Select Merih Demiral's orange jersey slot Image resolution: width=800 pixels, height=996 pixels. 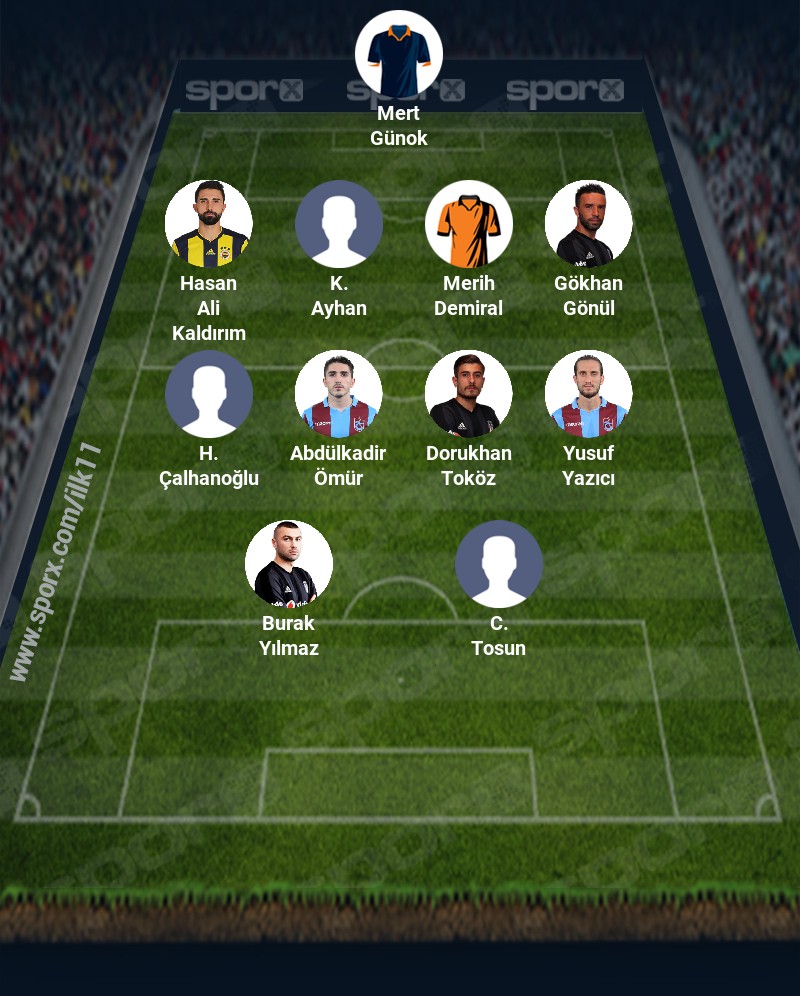(469, 224)
